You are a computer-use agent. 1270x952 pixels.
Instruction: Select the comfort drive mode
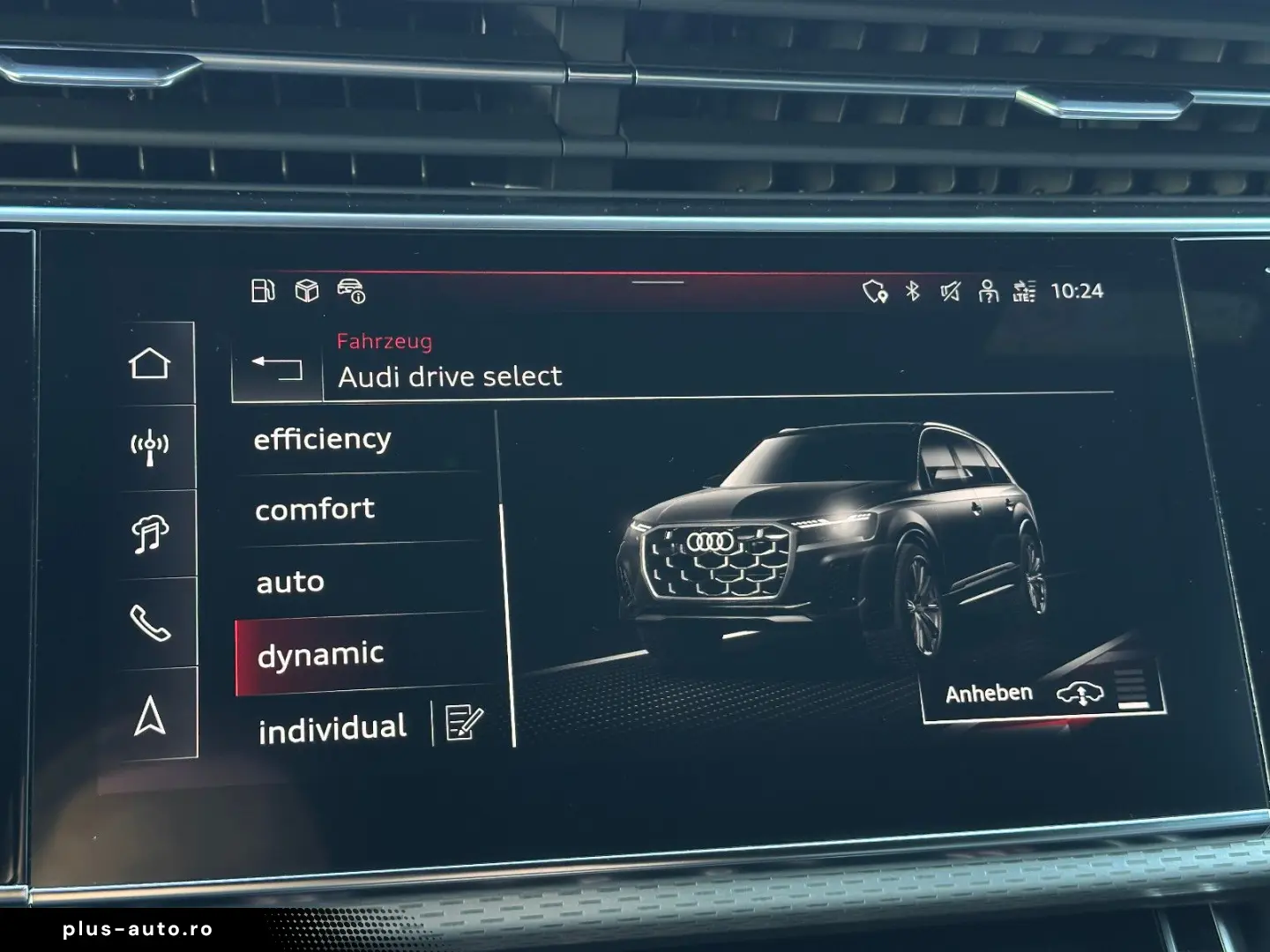314,509
